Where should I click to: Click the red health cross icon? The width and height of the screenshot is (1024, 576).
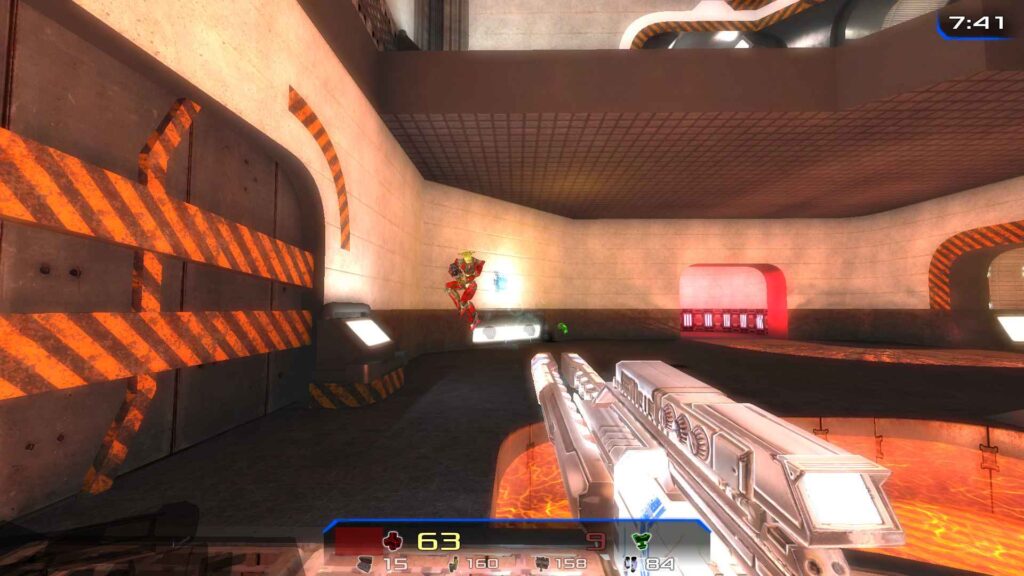tap(394, 541)
